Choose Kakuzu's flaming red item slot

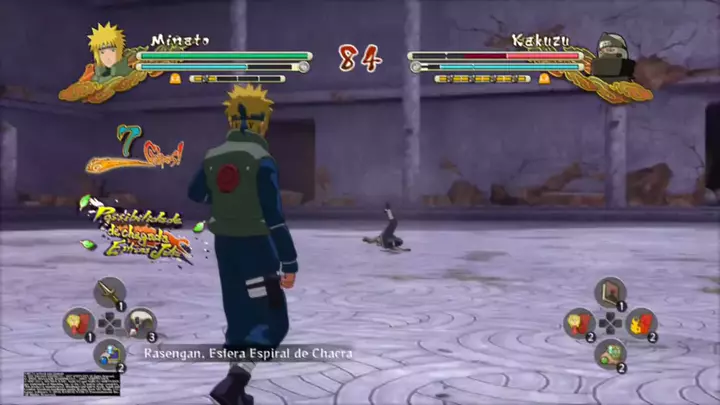(x=640, y=322)
